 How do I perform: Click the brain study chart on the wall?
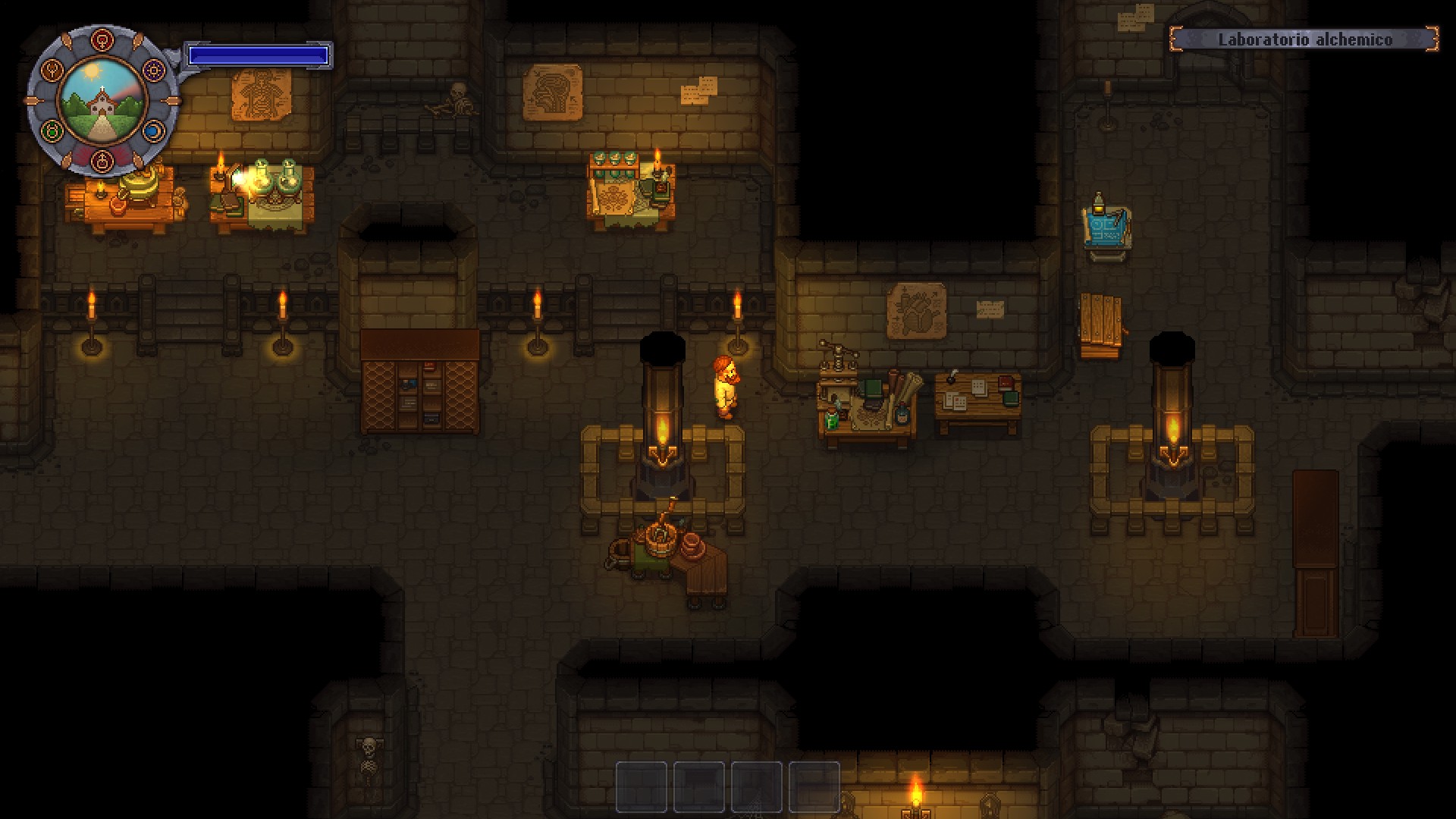point(551,93)
